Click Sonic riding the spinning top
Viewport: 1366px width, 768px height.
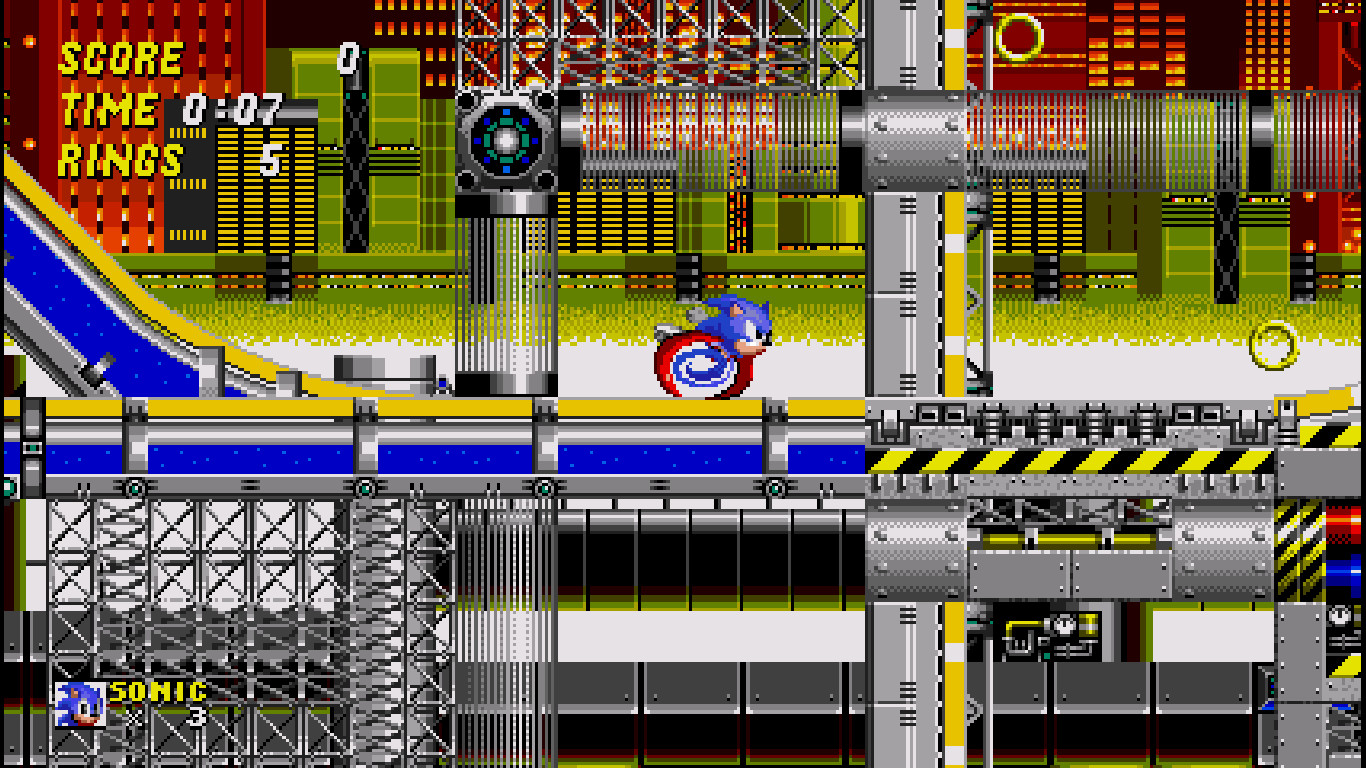735,325
